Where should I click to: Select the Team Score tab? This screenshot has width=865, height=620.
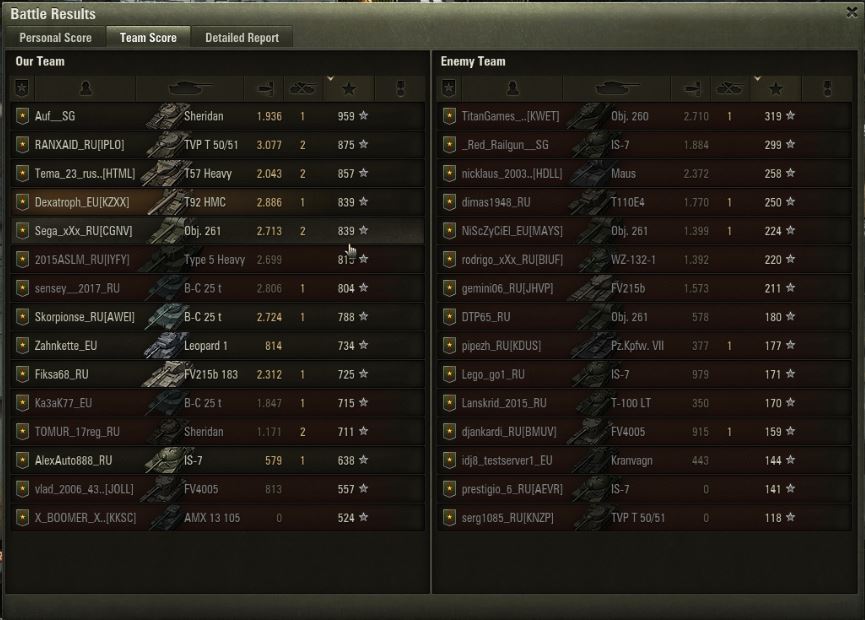pos(148,38)
